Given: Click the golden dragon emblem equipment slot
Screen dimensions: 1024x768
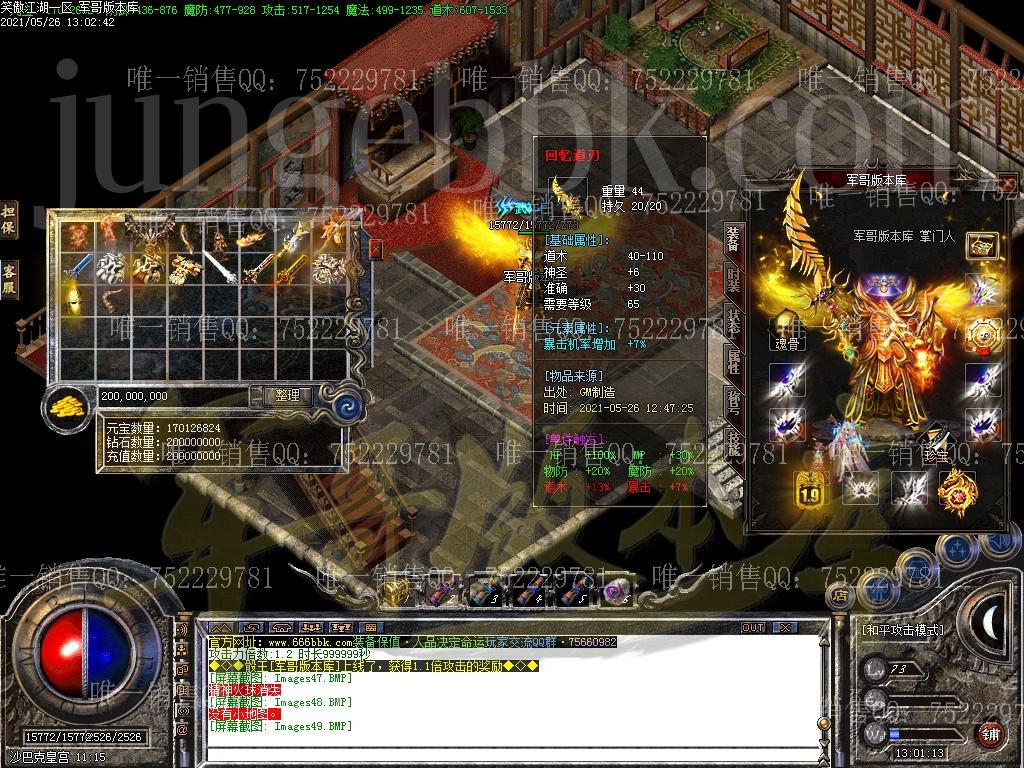Looking at the screenshot, I should (957, 489).
